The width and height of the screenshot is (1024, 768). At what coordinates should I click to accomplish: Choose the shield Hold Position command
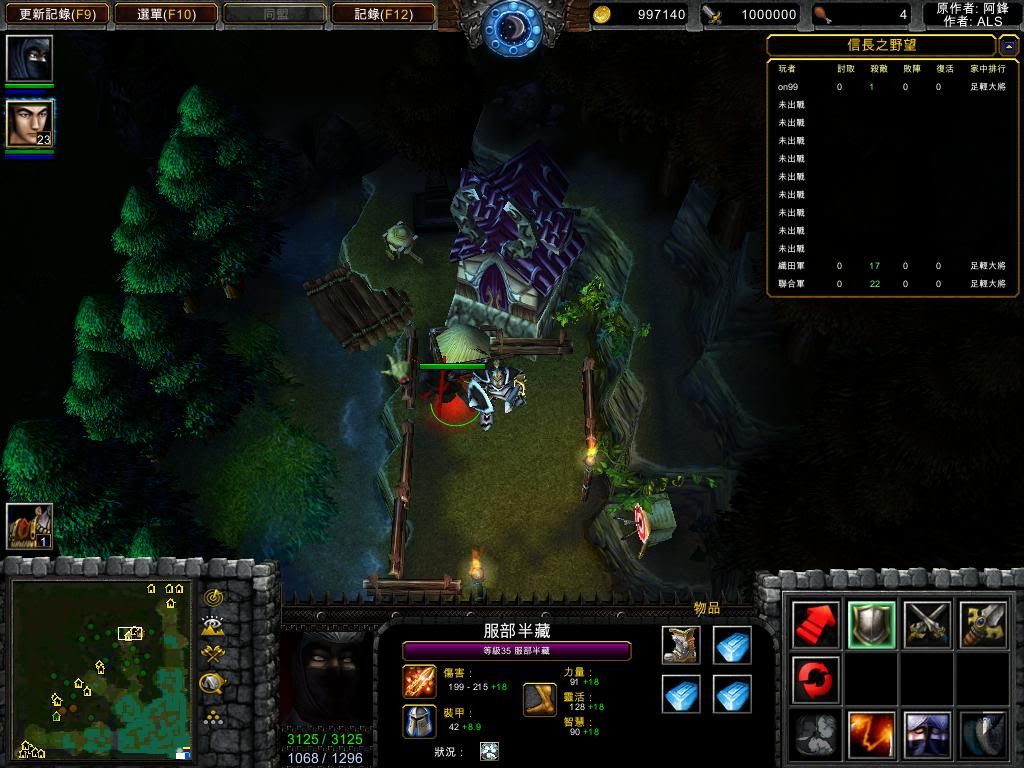(870, 625)
